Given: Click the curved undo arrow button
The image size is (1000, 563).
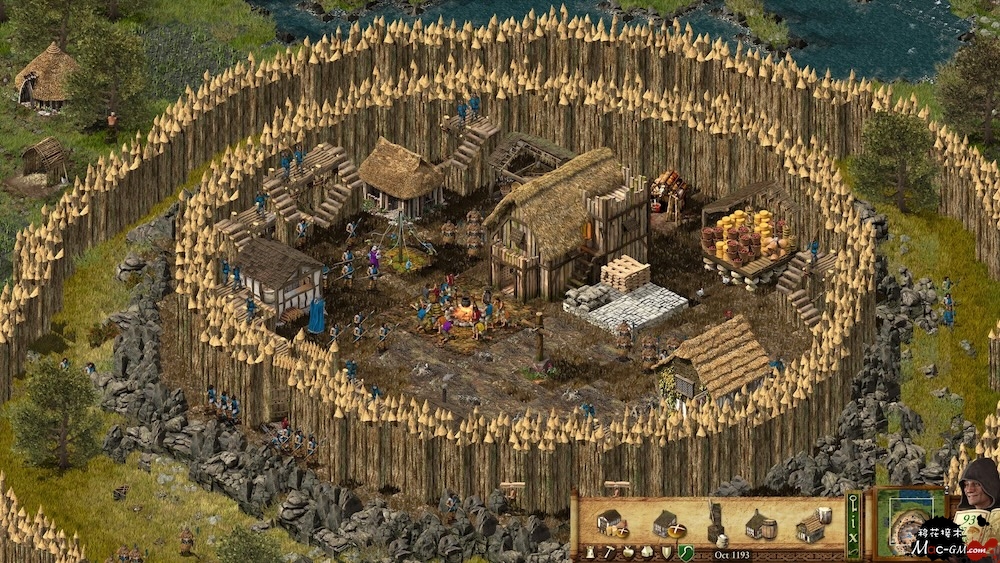Looking at the screenshot, I should tap(853, 551).
